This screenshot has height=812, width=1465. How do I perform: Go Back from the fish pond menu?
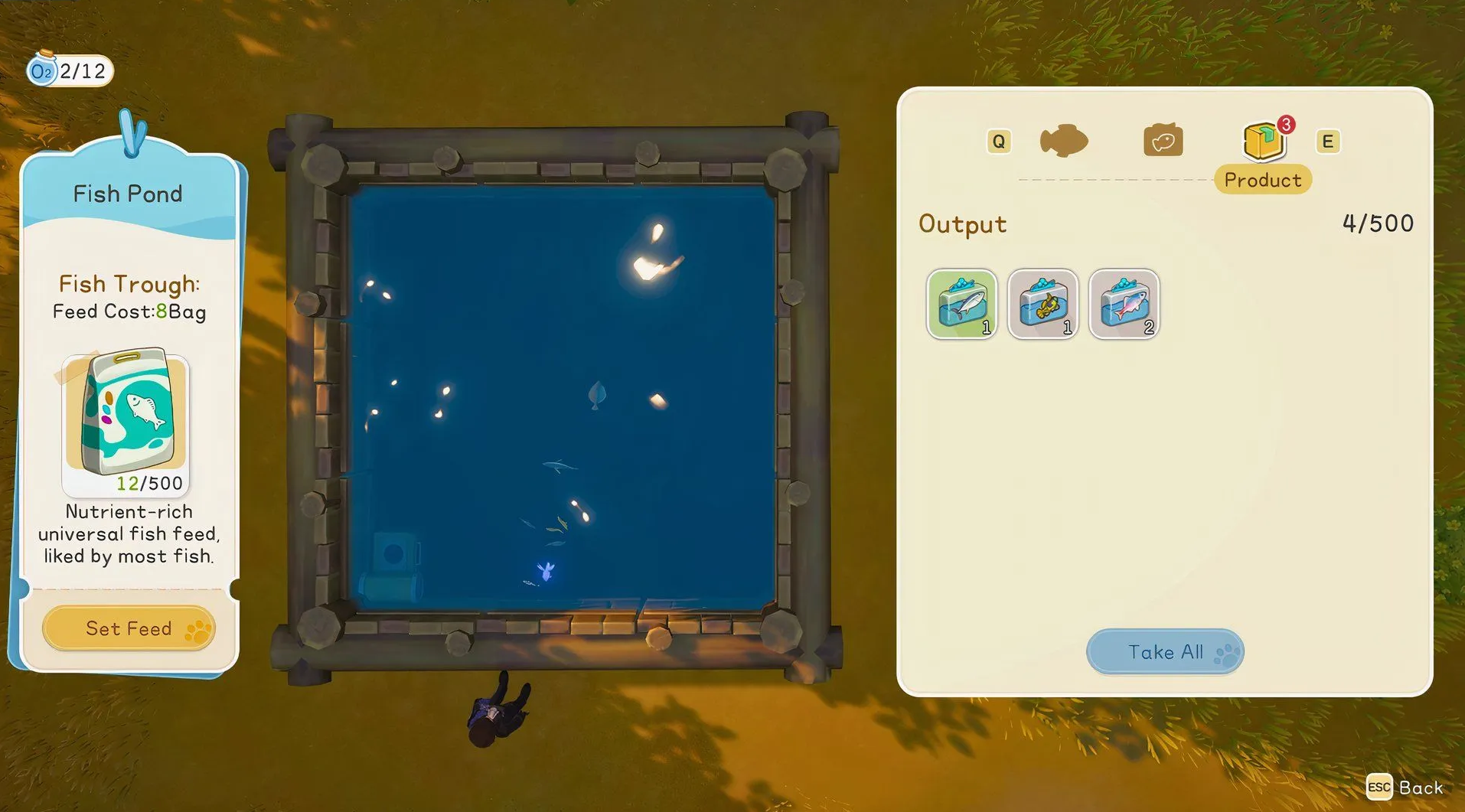pos(1405,788)
